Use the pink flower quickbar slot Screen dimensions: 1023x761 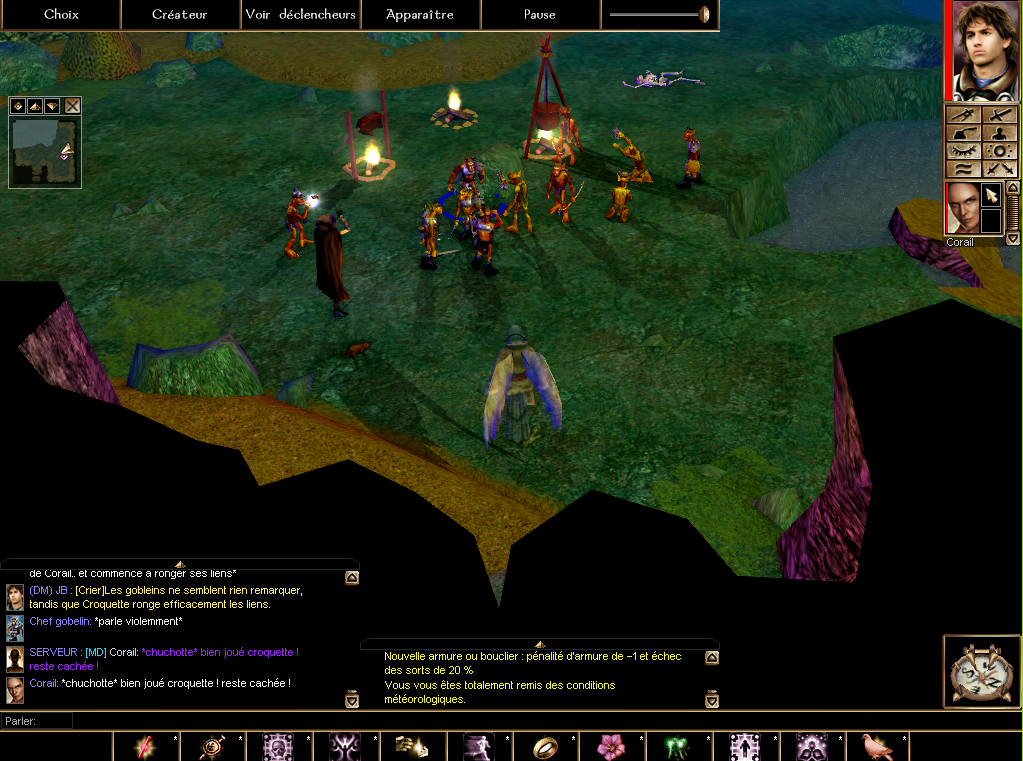pos(610,746)
